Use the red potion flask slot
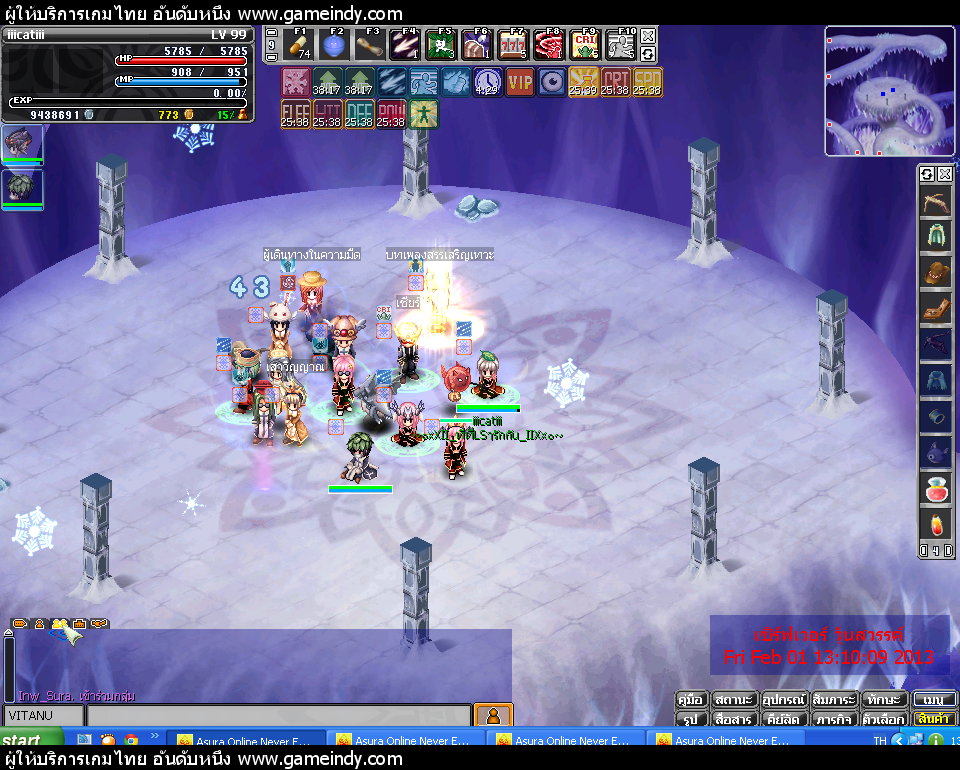The image size is (960, 770). [933, 490]
